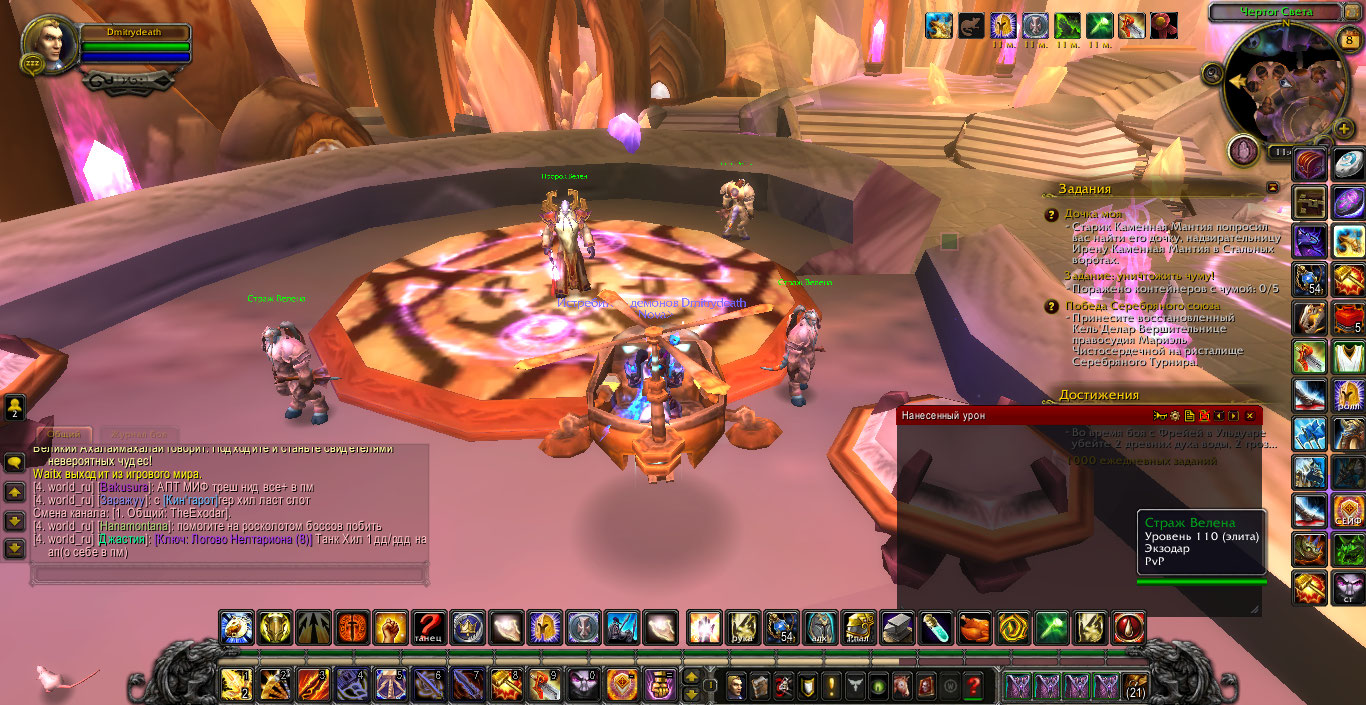This screenshot has width=1366, height=705.
Task: Use the roast chicken food item
Action: tap(975, 628)
